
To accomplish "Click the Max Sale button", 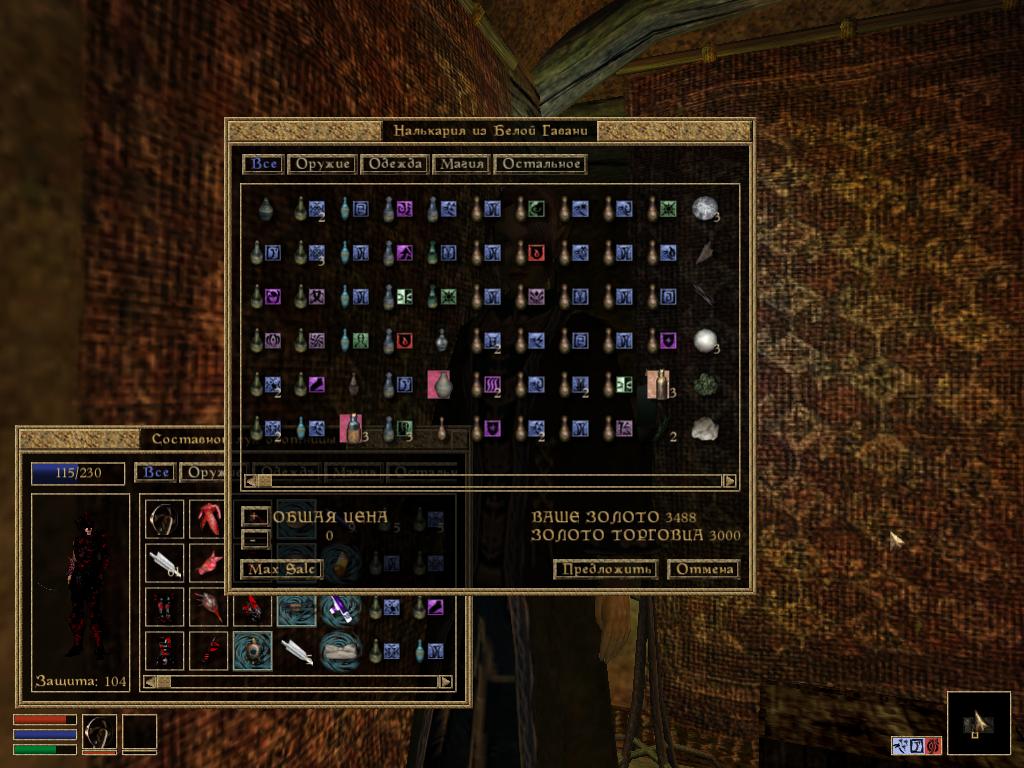I will [281, 569].
